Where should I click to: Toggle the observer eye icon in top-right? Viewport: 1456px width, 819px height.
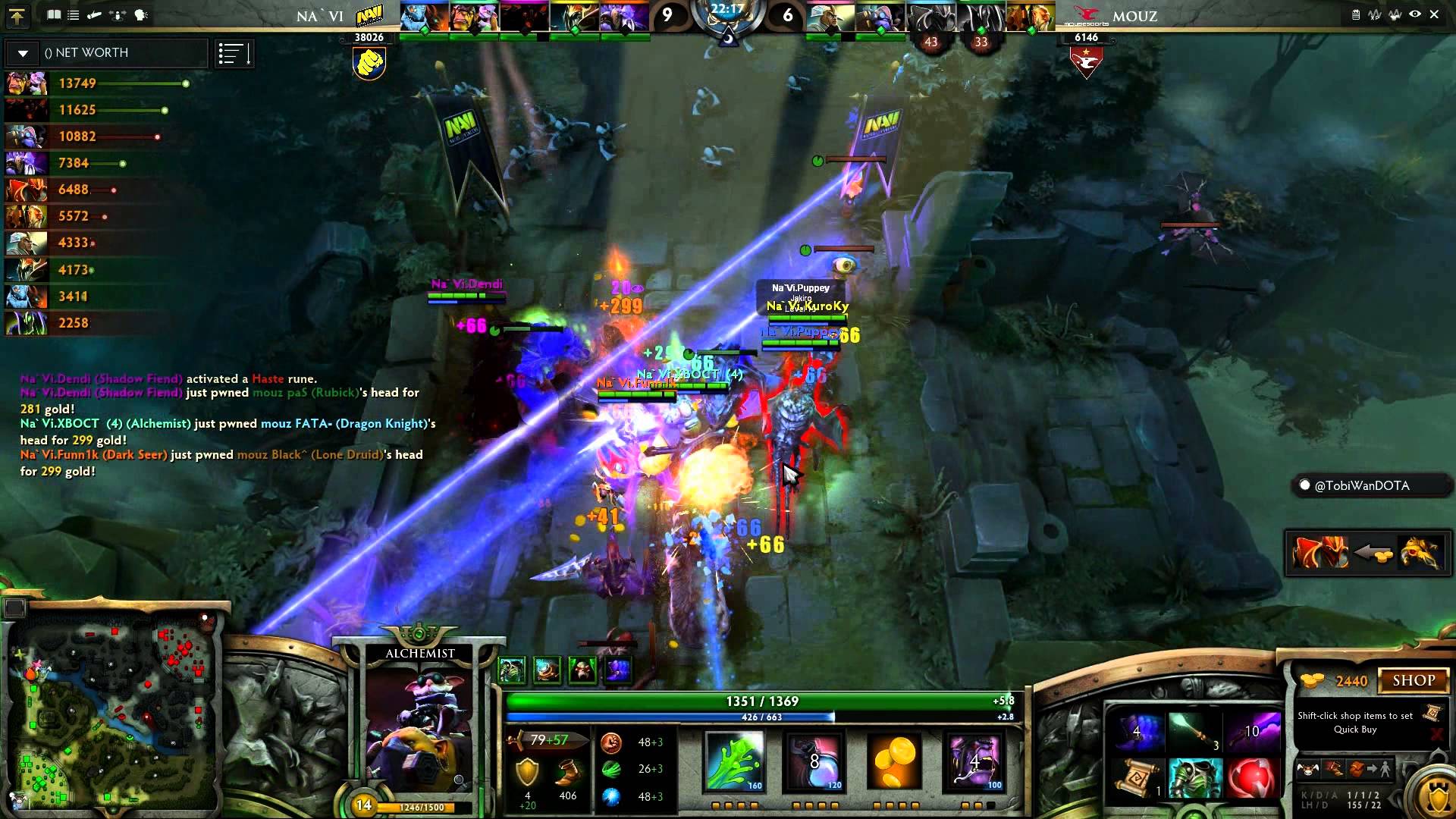click(x=1415, y=14)
